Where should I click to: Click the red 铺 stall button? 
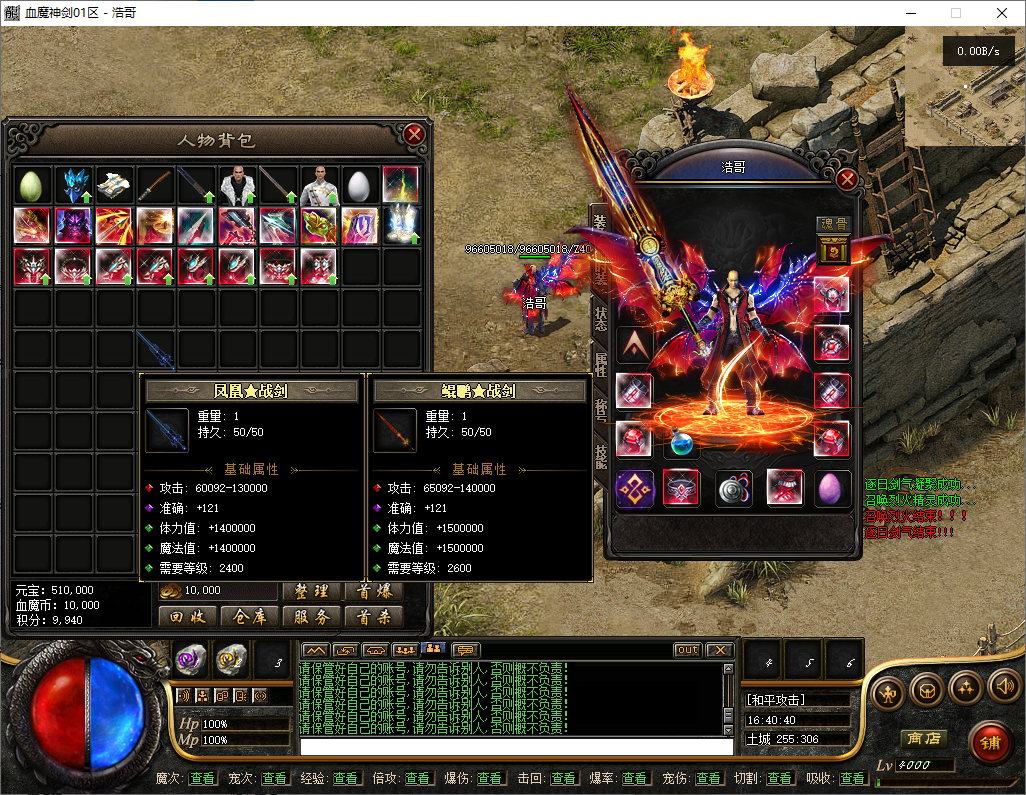coord(989,743)
